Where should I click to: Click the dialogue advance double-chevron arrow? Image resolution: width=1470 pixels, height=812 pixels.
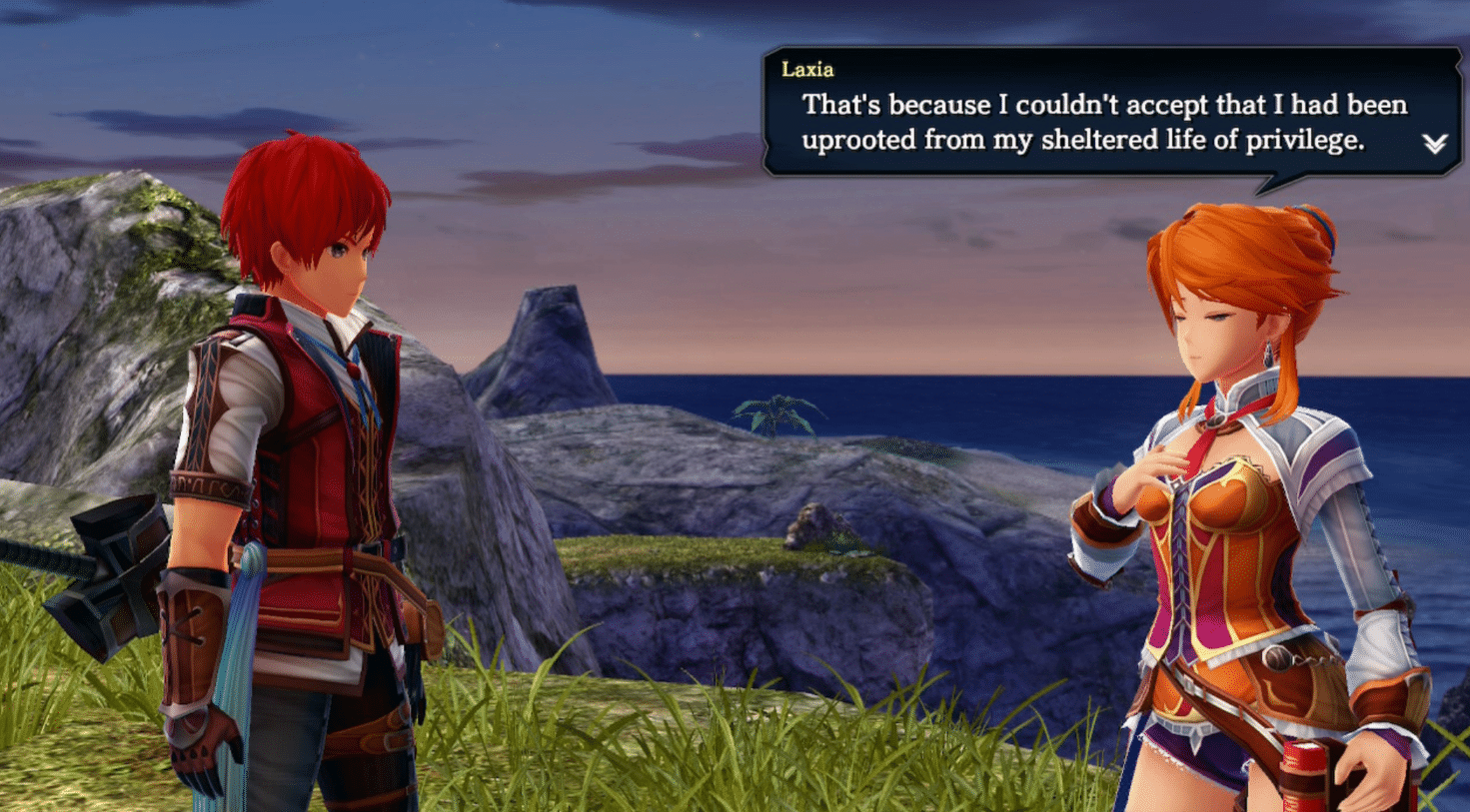1433,143
